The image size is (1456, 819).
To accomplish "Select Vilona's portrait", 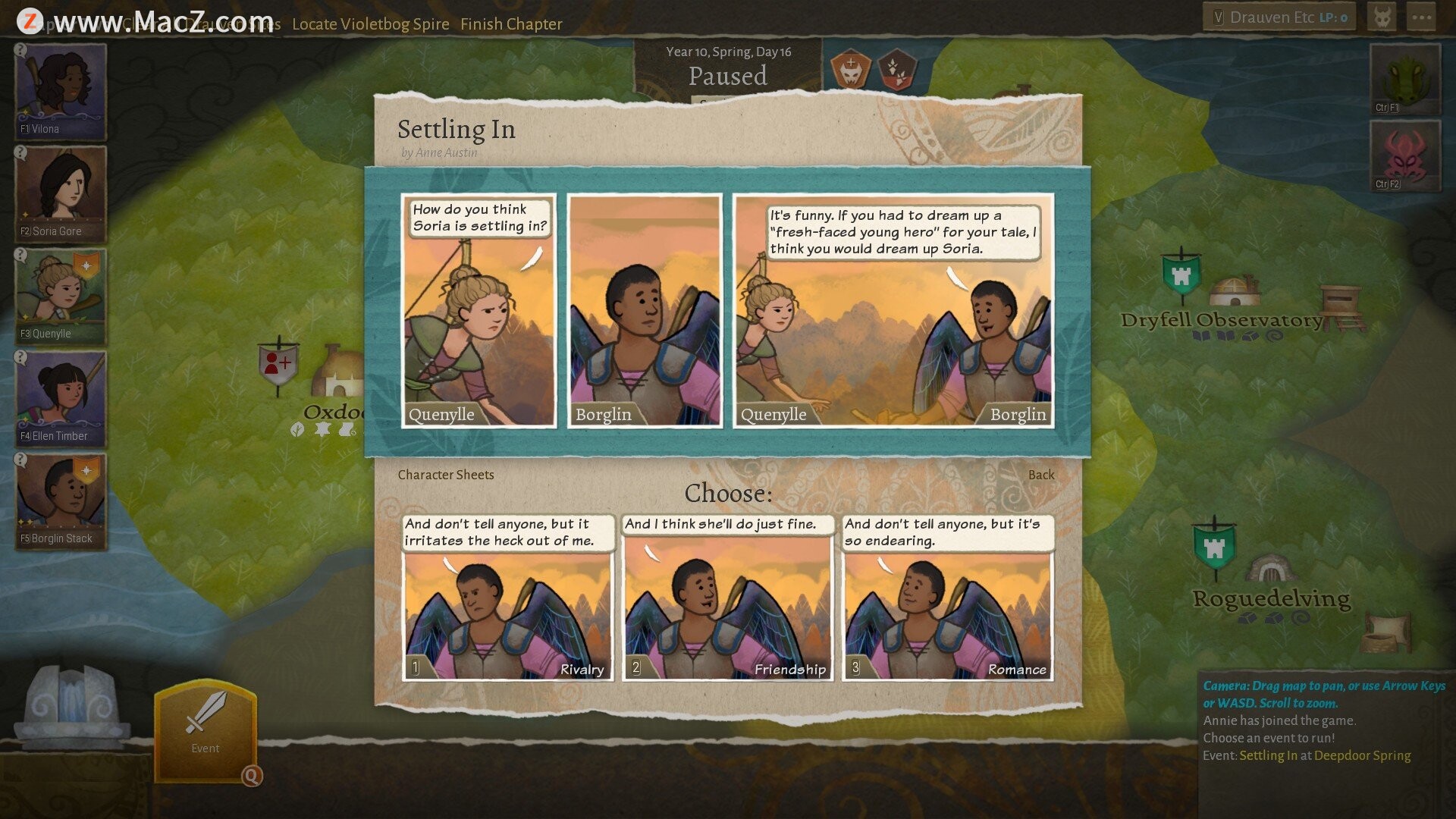I will pos(61,91).
